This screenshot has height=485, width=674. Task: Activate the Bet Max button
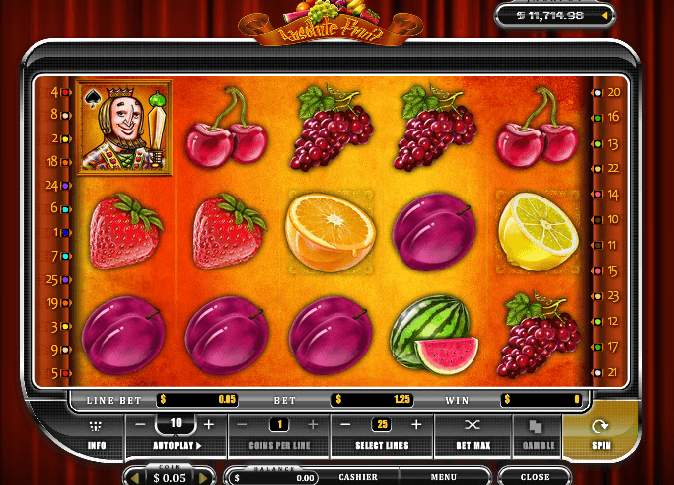[x=473, y=432]
